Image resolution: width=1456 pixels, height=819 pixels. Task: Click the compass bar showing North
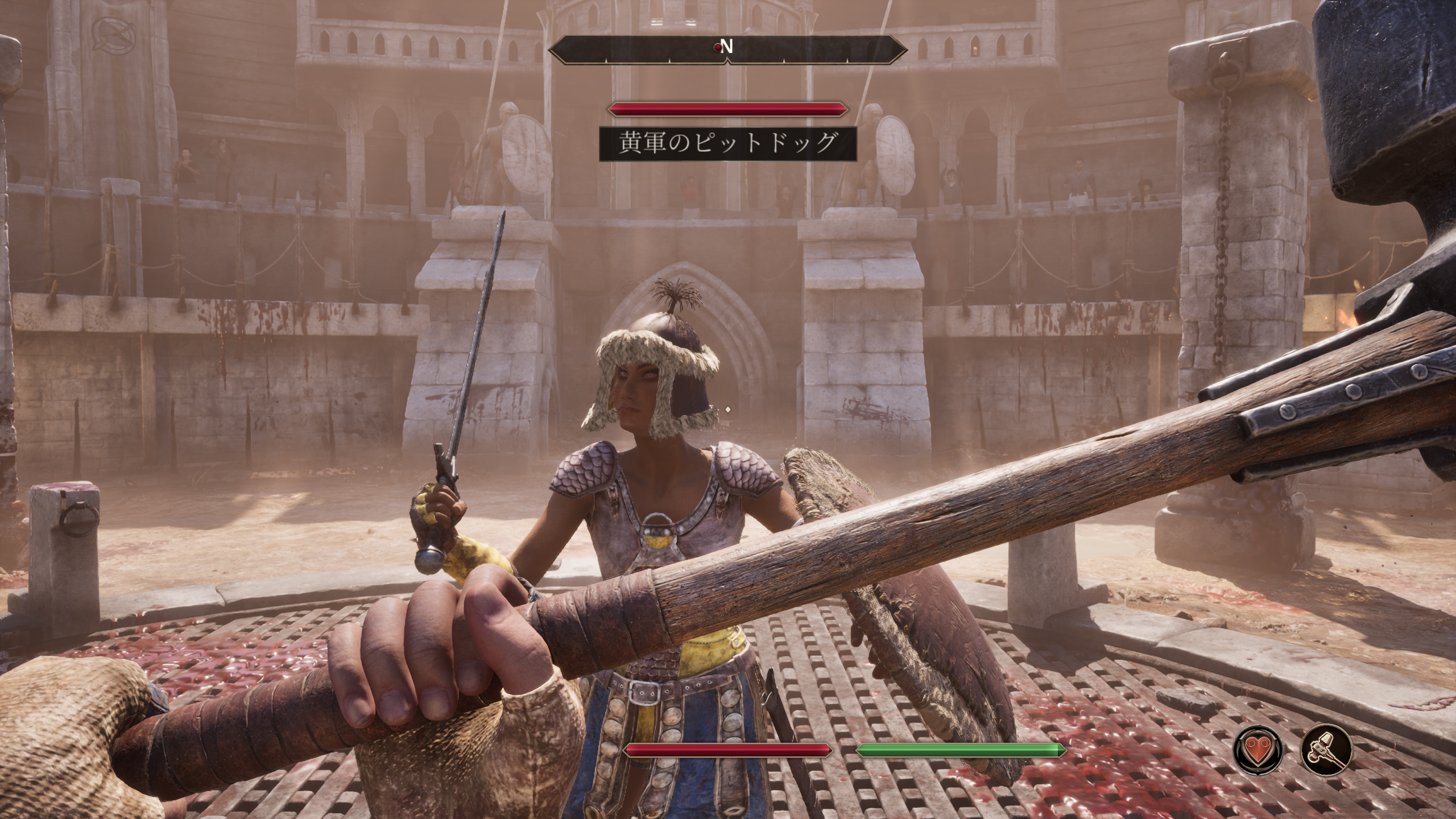pos(727,50)
